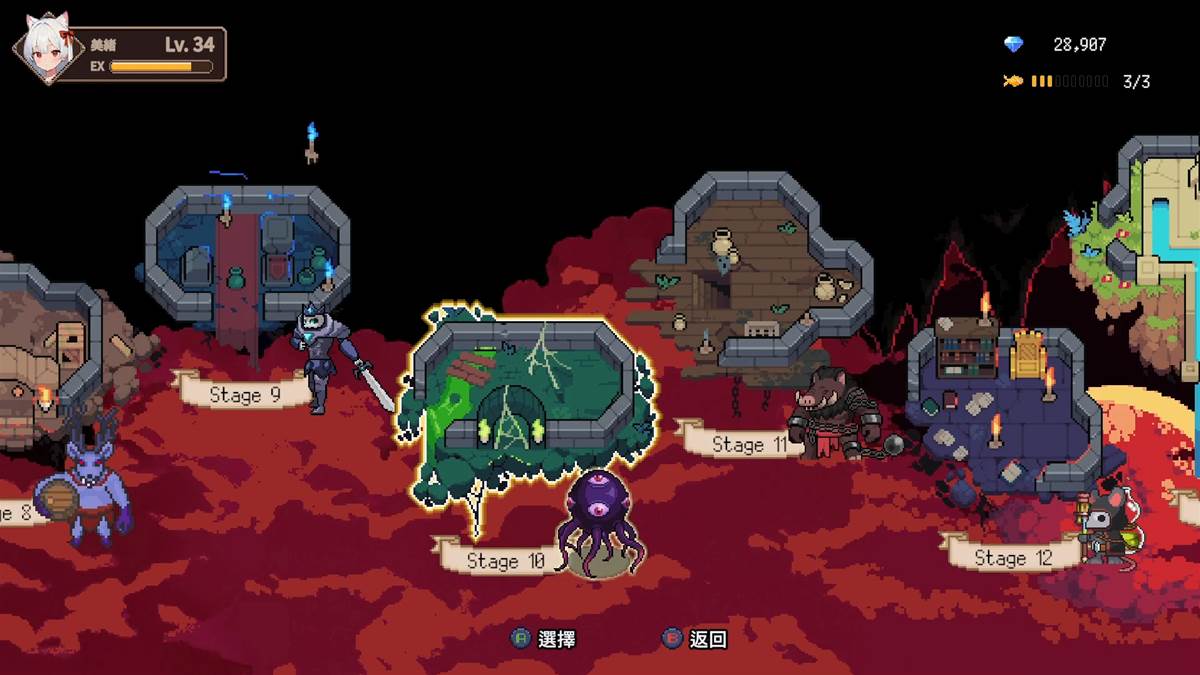Choose the brown room tile above Stage 11
Screen dimensions: 1200x675
tap(765, 270)
